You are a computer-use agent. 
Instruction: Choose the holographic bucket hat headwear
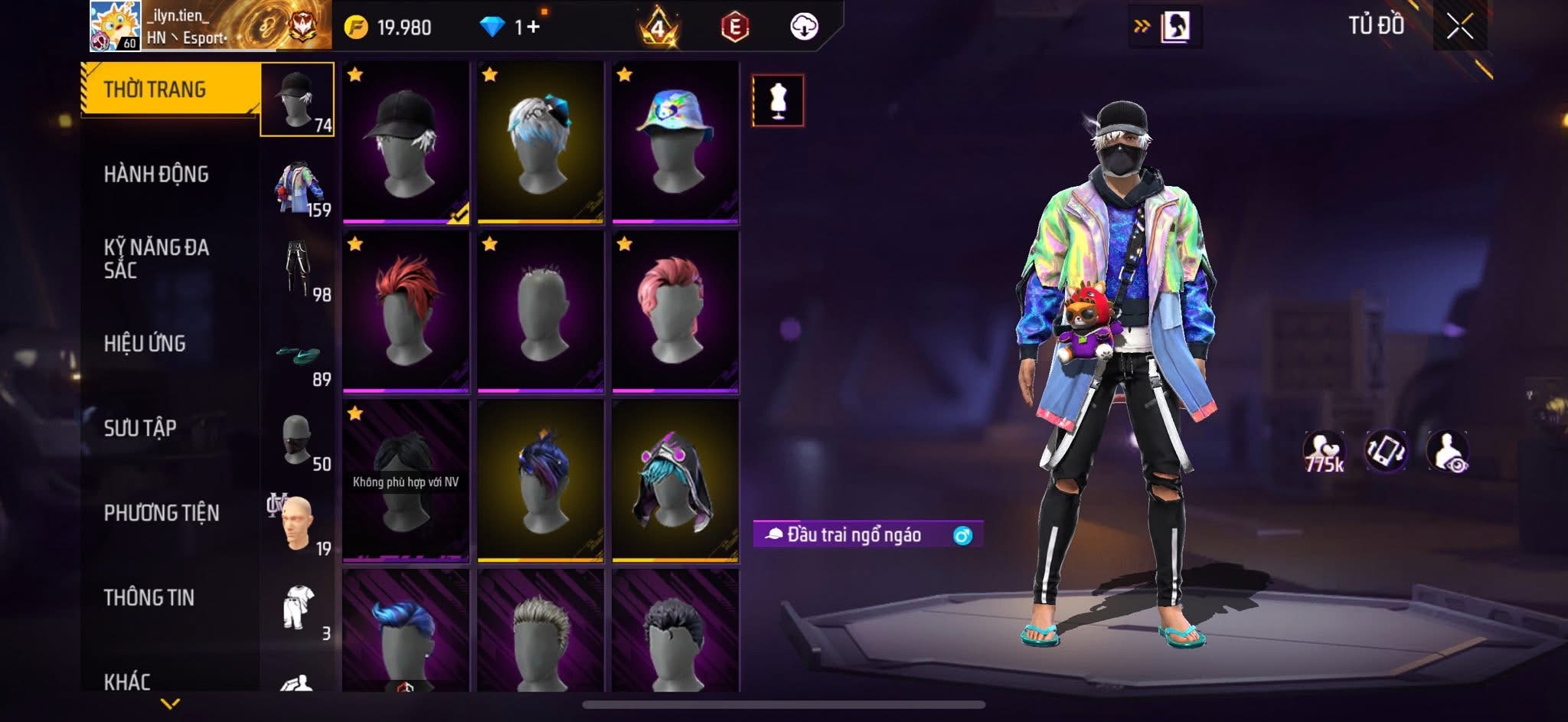(x=675, y=142)
